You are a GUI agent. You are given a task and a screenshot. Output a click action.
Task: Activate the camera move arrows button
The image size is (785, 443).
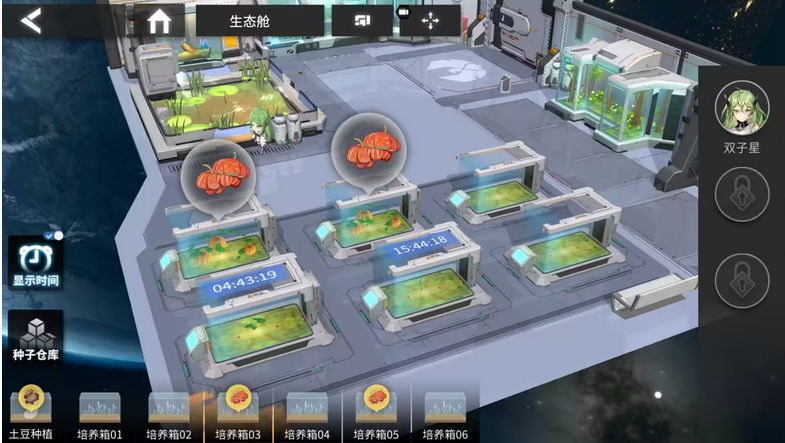(430, 20)
